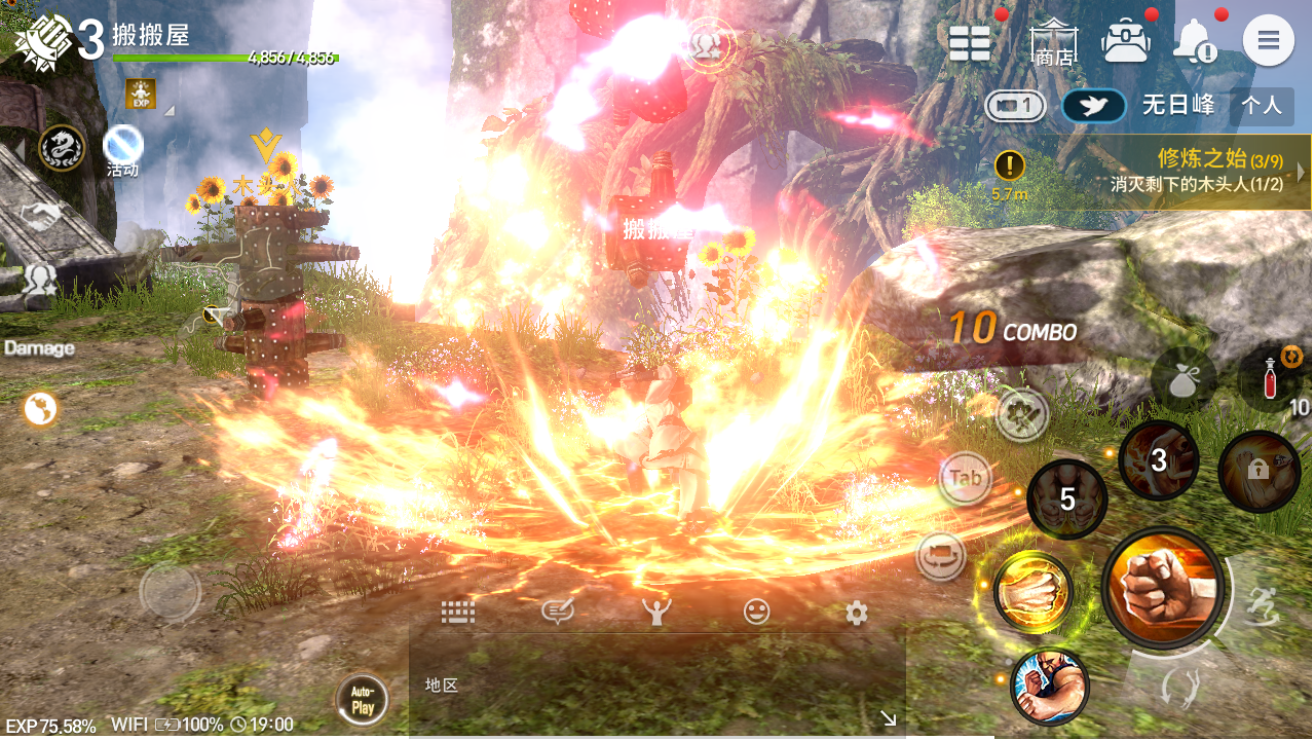
Task: Open the grid list menu icon
Action: click(x=969, y=42)
